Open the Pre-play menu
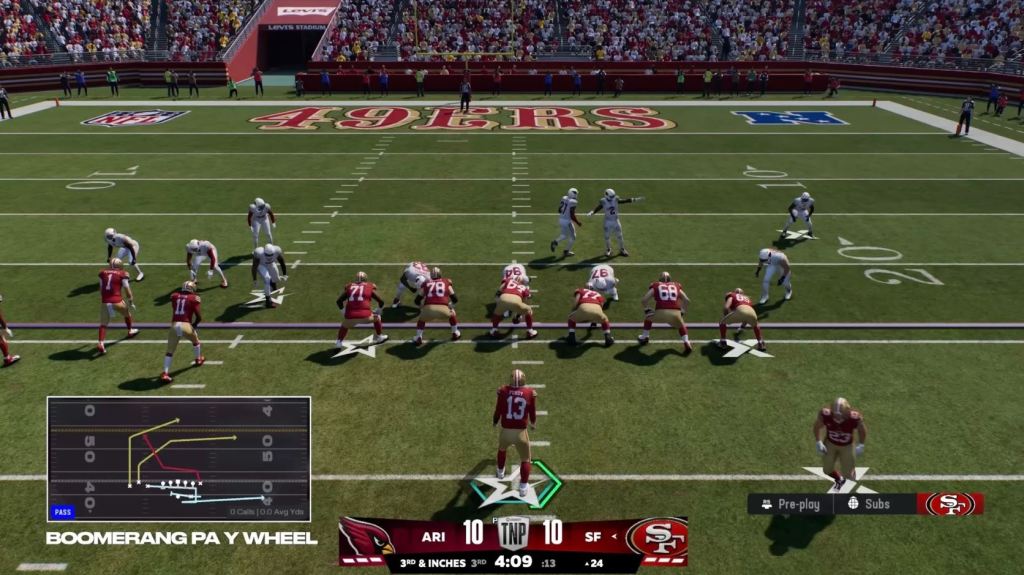This screenshot has height=575, width=1024. (790, 504)
